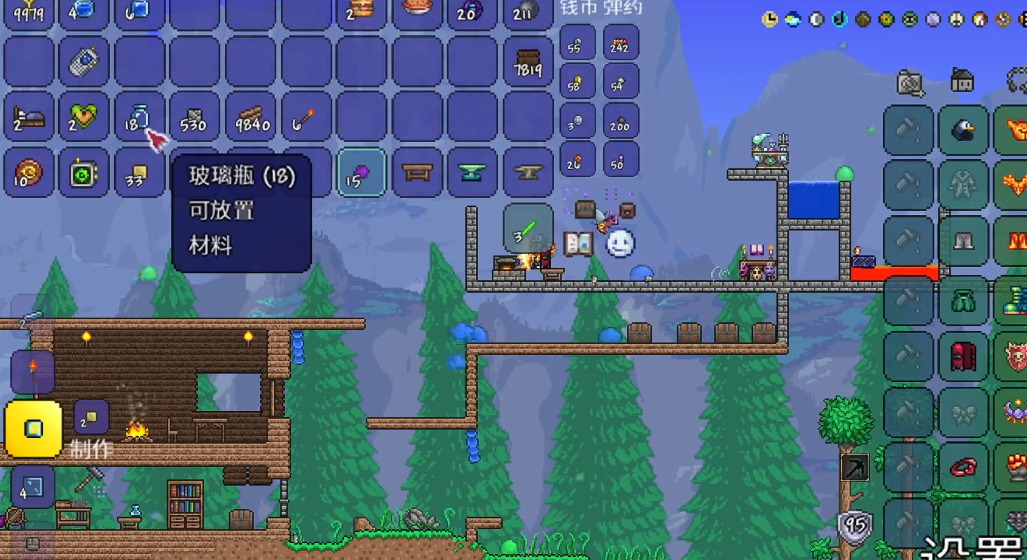Select the stone block stack of 530
The height and width of the screenshot is (560, 1027).
coord(194,117)
